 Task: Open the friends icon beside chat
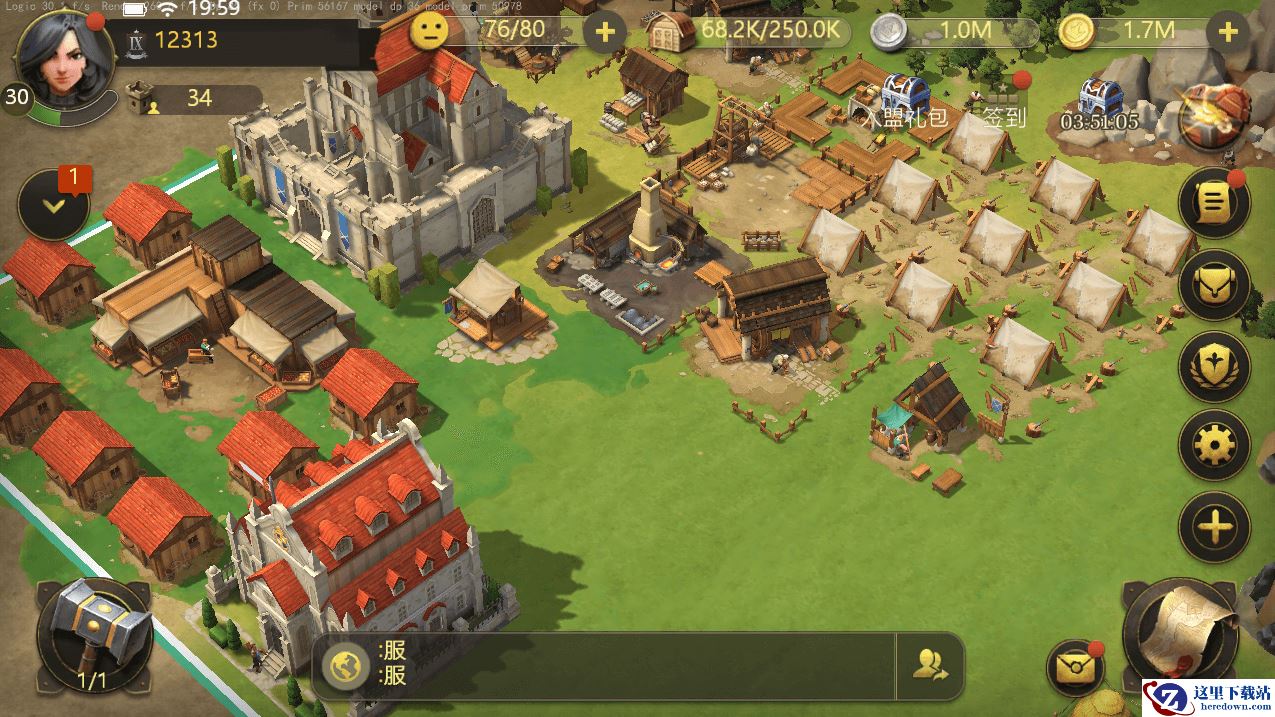[930, 664]
